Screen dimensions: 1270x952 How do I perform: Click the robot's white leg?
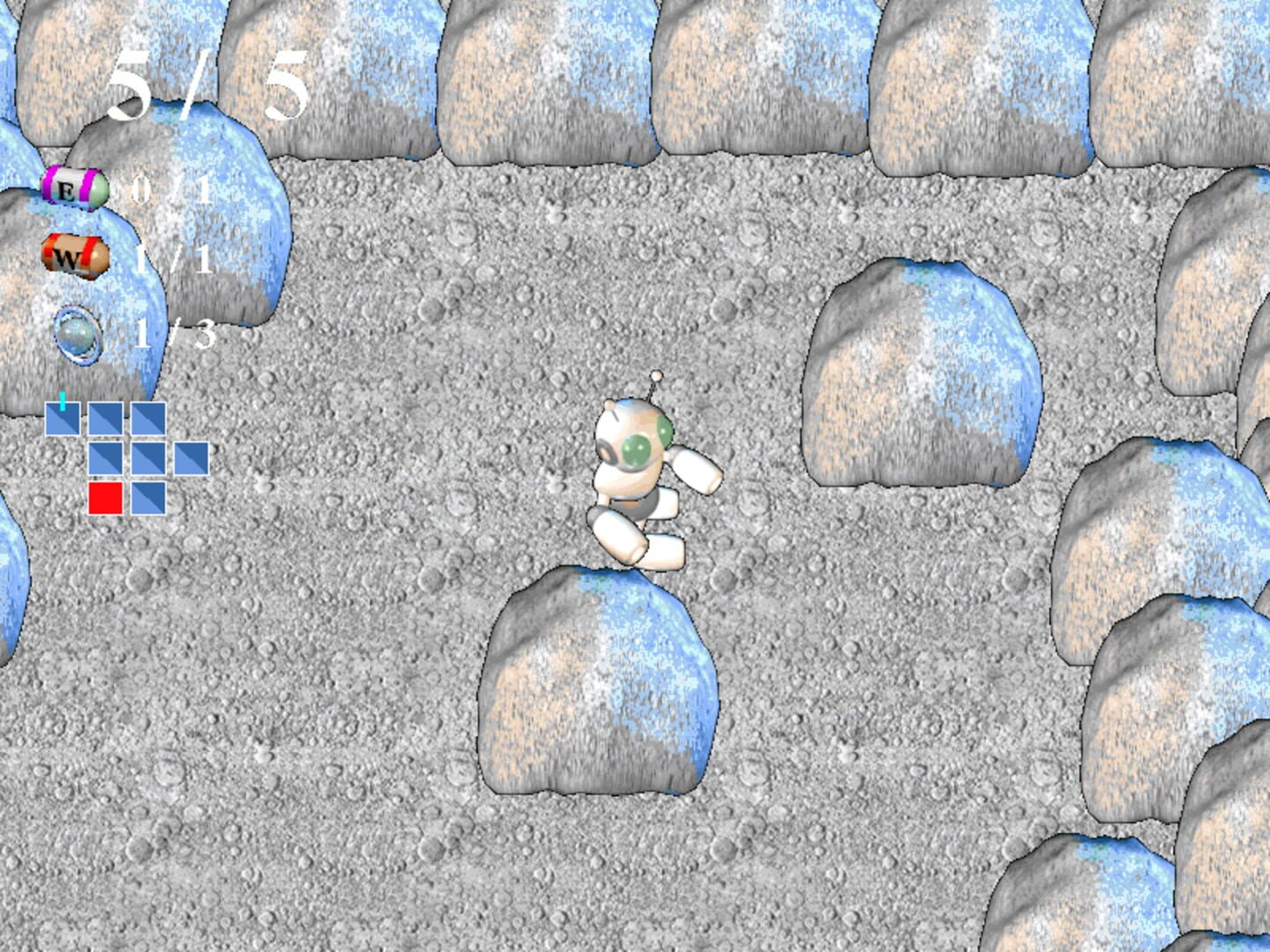click(617, 533)
